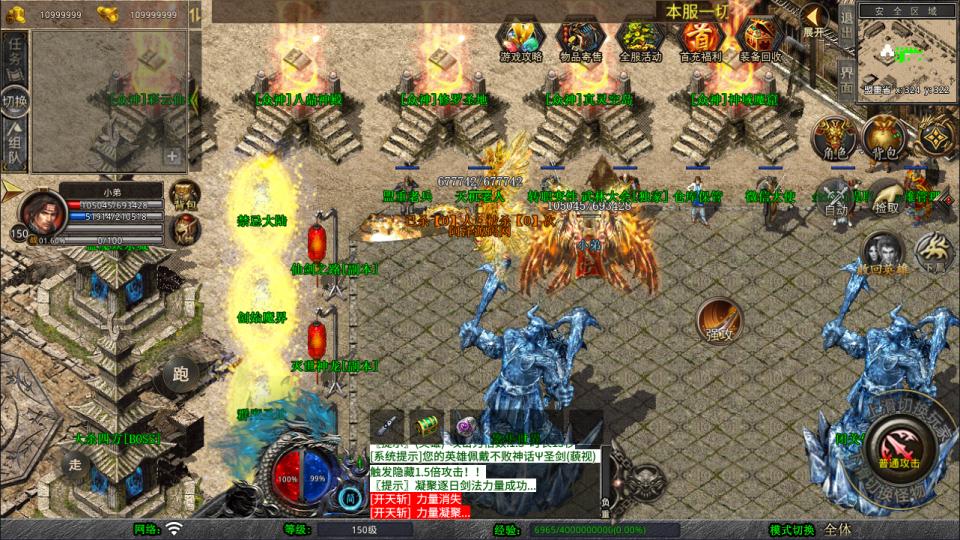The height and width of the screenshot is (540, 960).
Task: Open the 首充福利 first-recharge bonus
Action: (701, 40)
